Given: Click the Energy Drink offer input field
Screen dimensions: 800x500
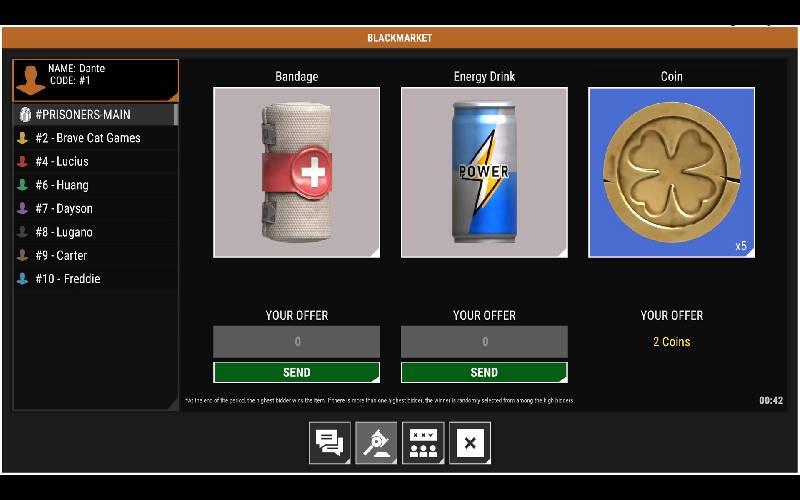Looking at the screenshot, I should point(484,342).
